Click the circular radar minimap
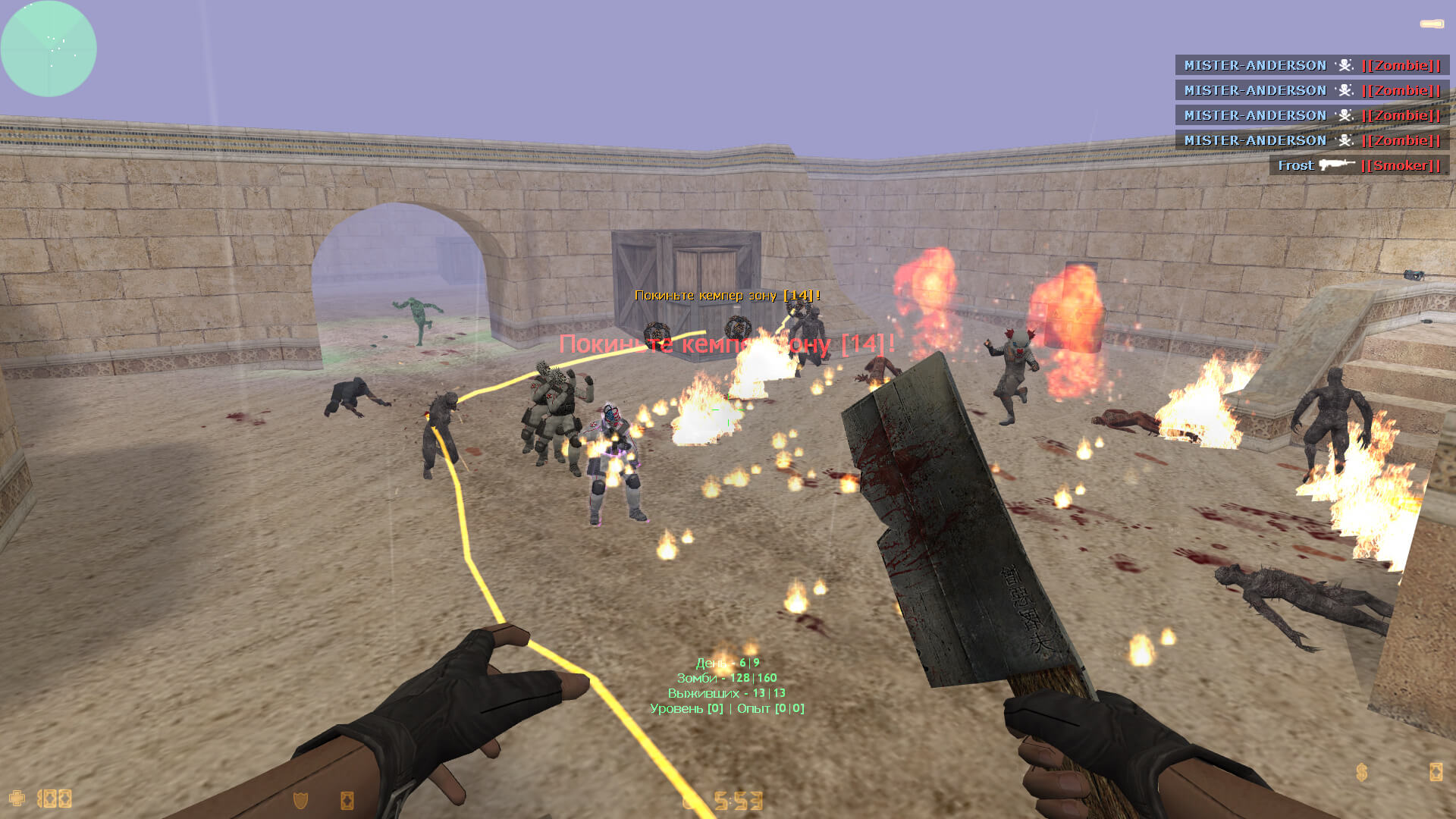Viewport: 1456px width, 819px height. (49, 49)
